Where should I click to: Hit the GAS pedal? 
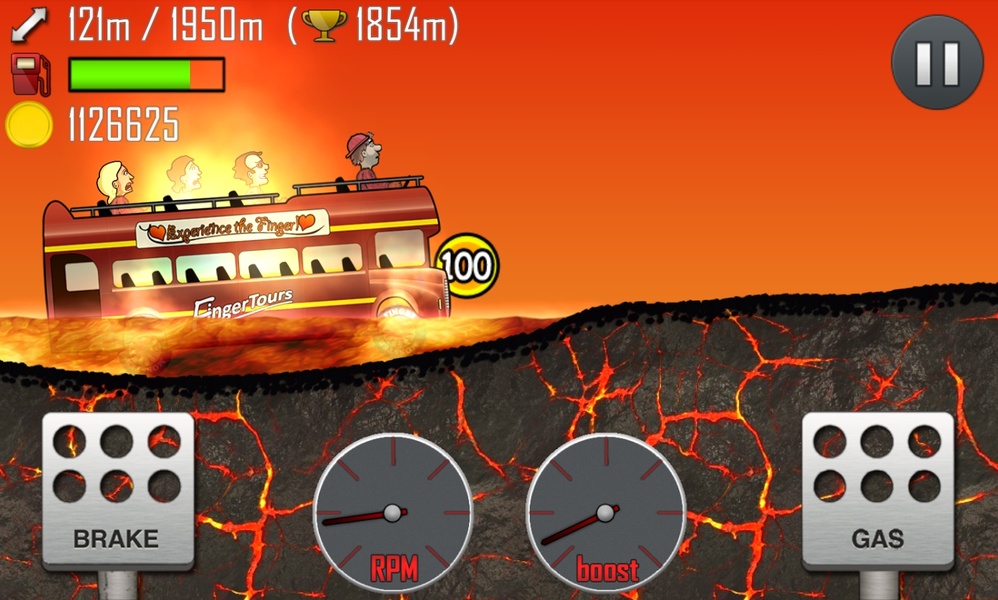click(x=877, y=492)
